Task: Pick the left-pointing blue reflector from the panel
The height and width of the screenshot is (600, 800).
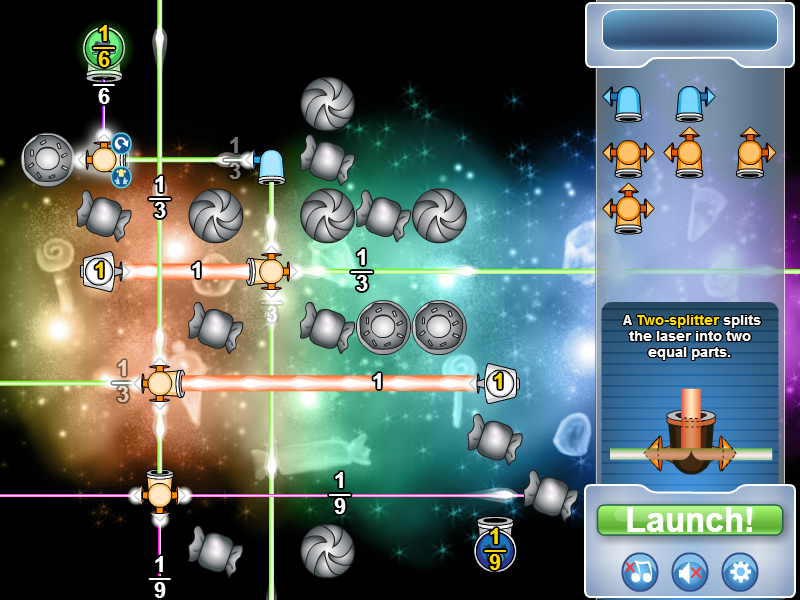Action: pos(626,102)
